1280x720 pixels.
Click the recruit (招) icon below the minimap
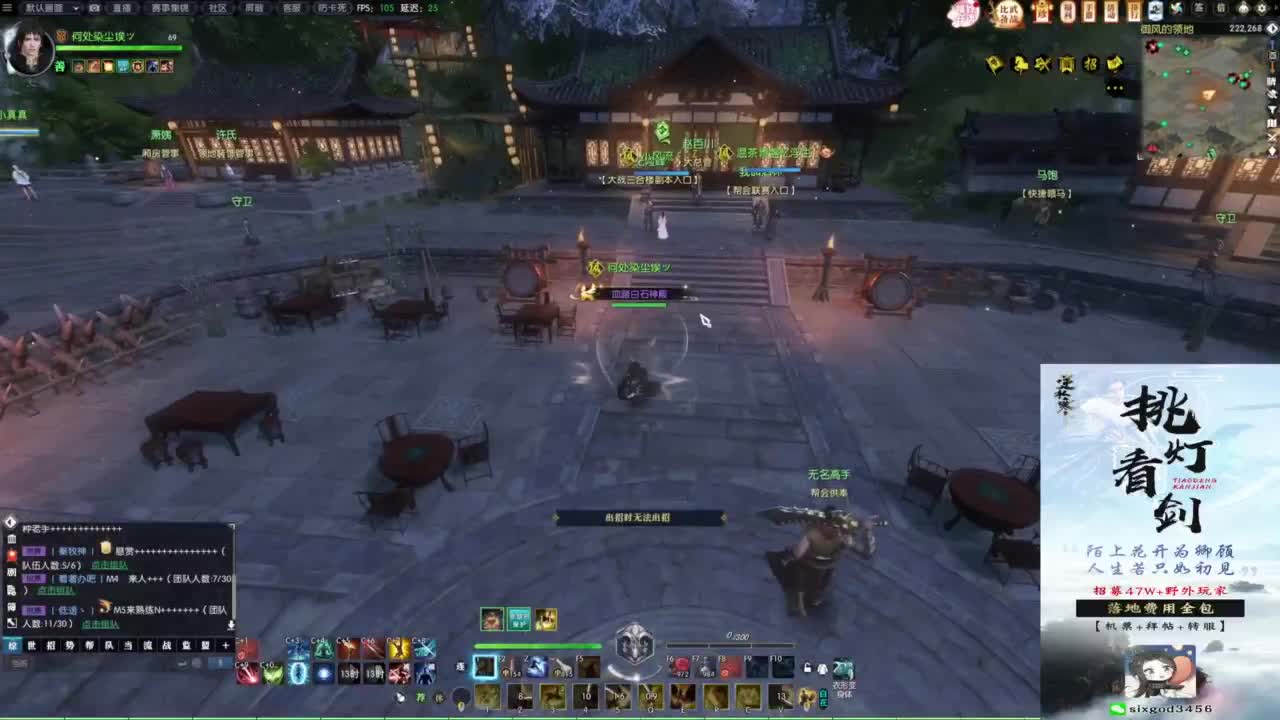[x=1092, y=63]
